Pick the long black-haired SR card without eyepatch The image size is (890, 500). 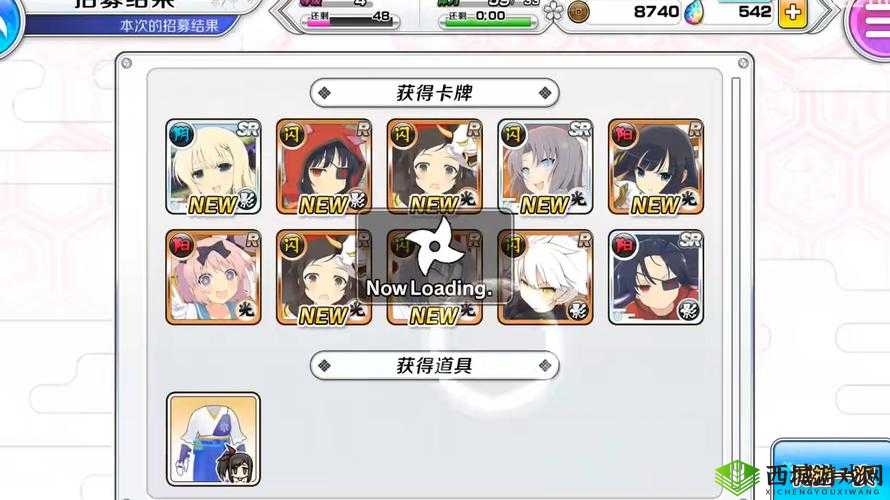click(656, 167)
